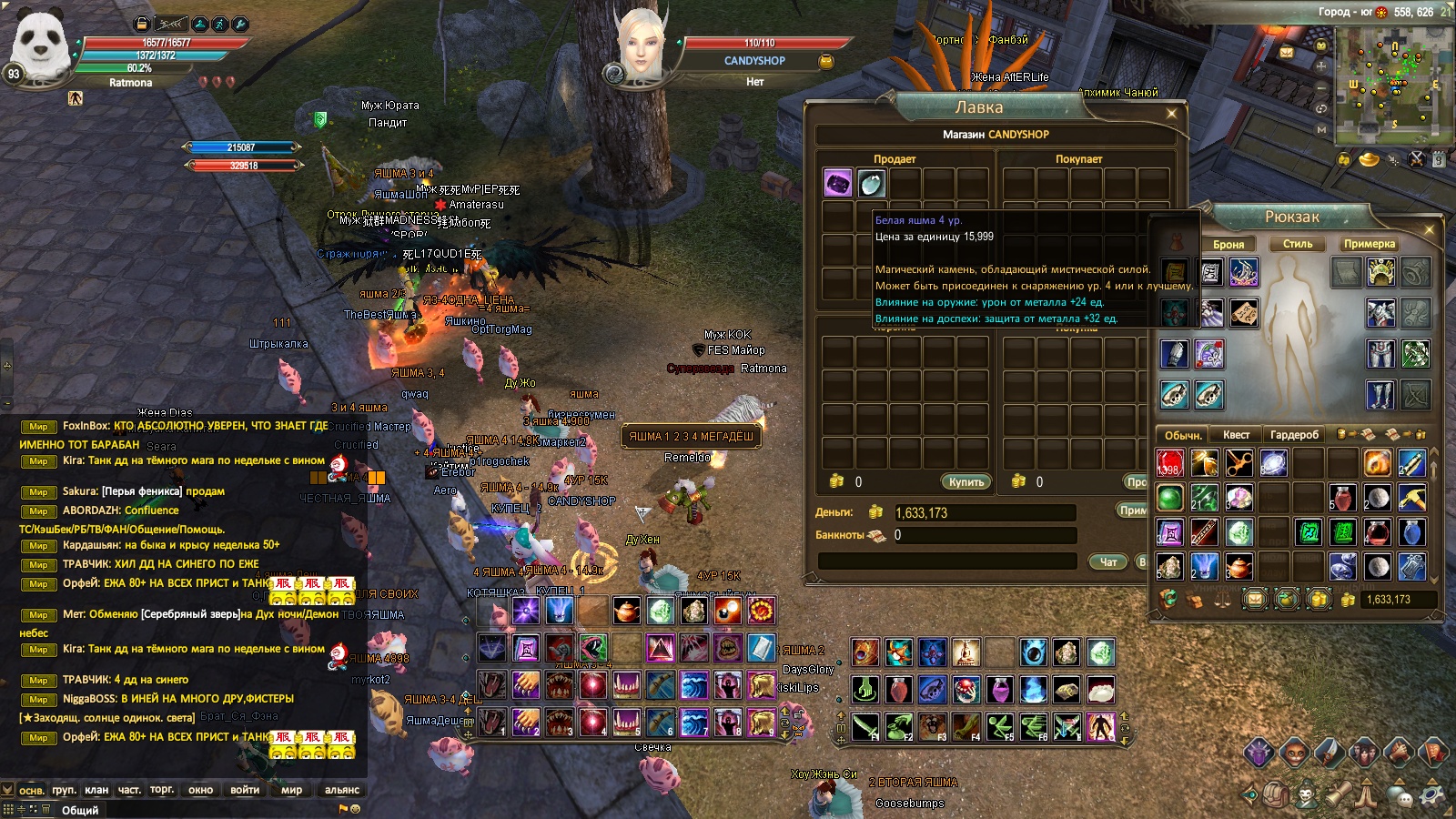Close the Рюкзак inventory window
Image resolution: width=1456 pixels, height=819 pixels.
[x=1429, y=230]
